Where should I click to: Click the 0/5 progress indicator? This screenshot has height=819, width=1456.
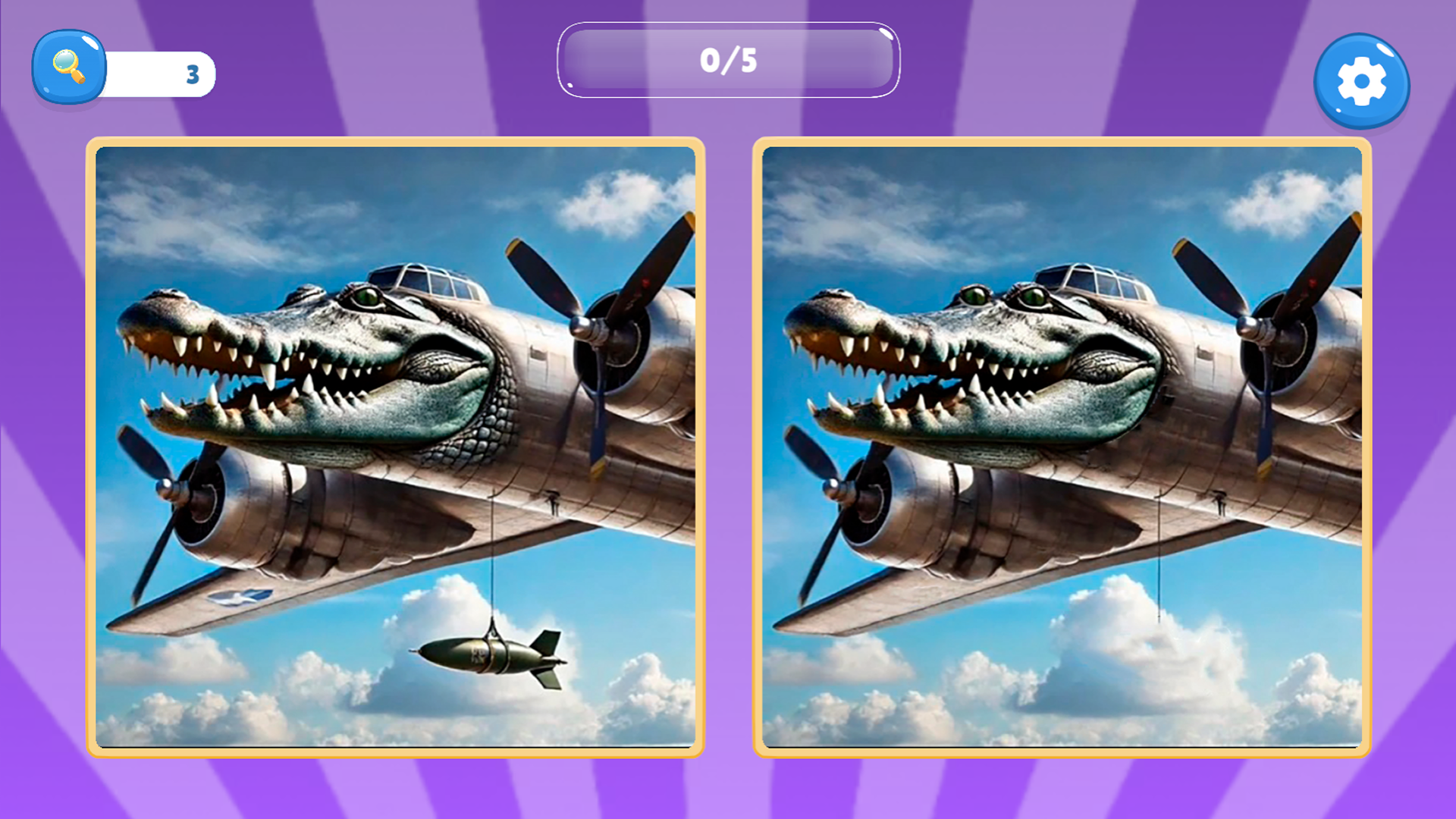(726, 59)
